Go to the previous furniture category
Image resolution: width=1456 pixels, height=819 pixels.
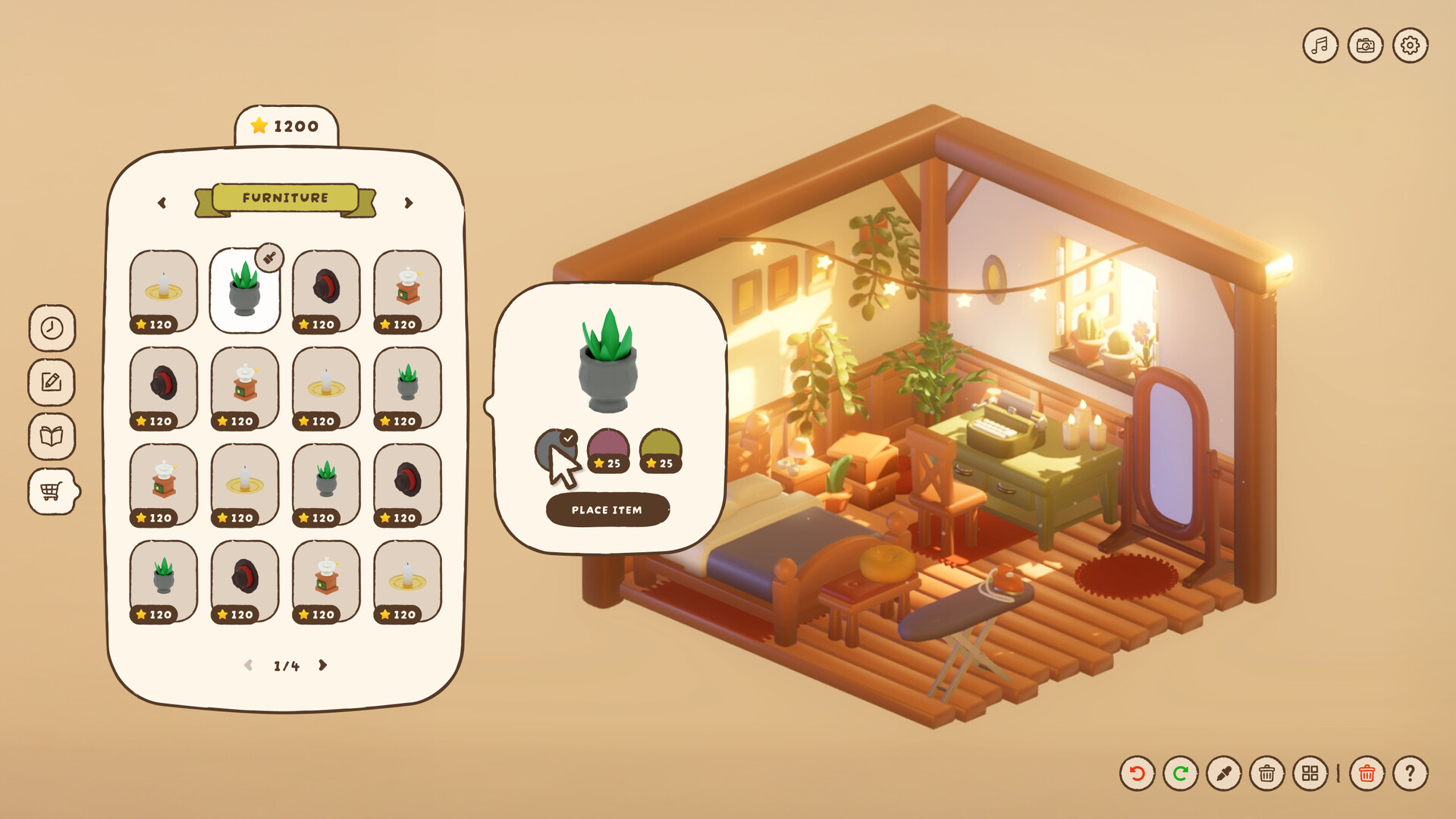point(162,203)
